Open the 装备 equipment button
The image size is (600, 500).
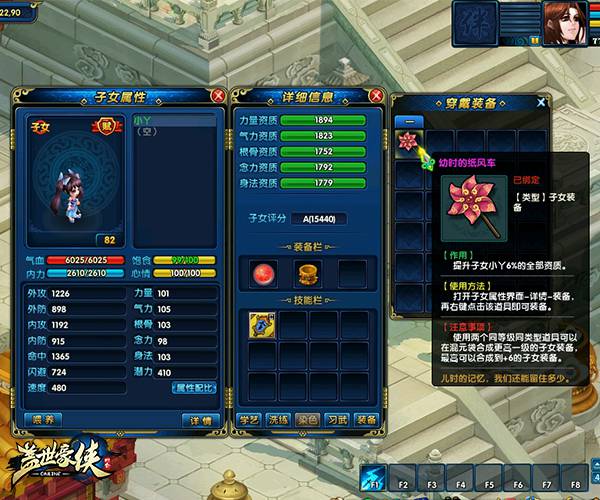click(x=366, y=419)
